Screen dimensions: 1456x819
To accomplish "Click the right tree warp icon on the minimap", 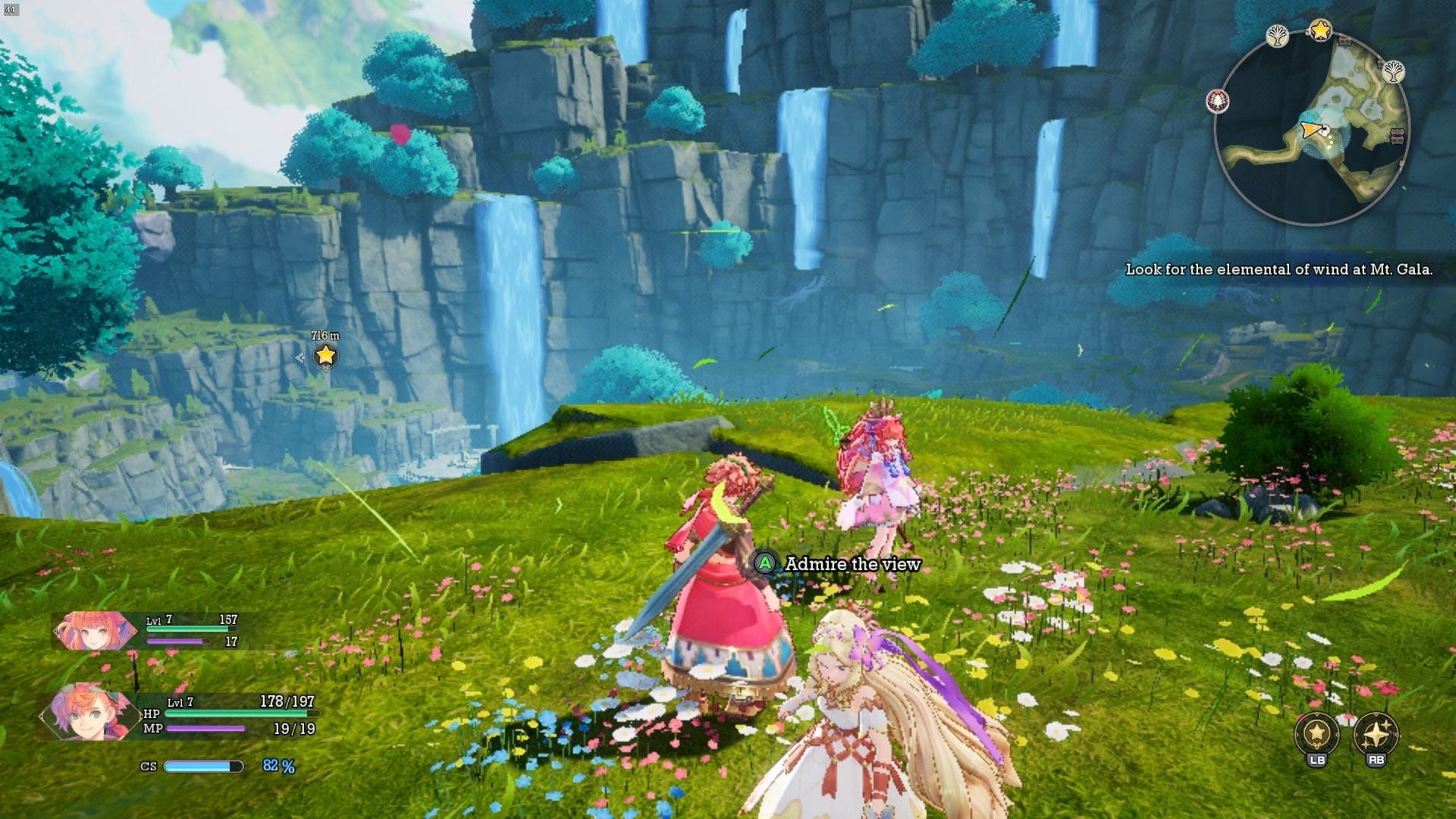I will point(1394,71).
